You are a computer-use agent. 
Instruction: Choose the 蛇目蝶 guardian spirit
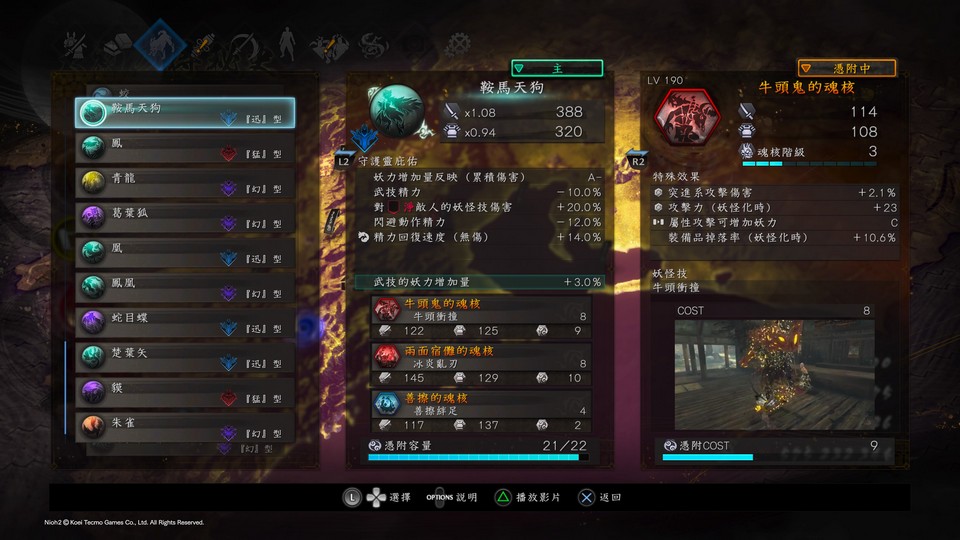click(x=186, y=320)
